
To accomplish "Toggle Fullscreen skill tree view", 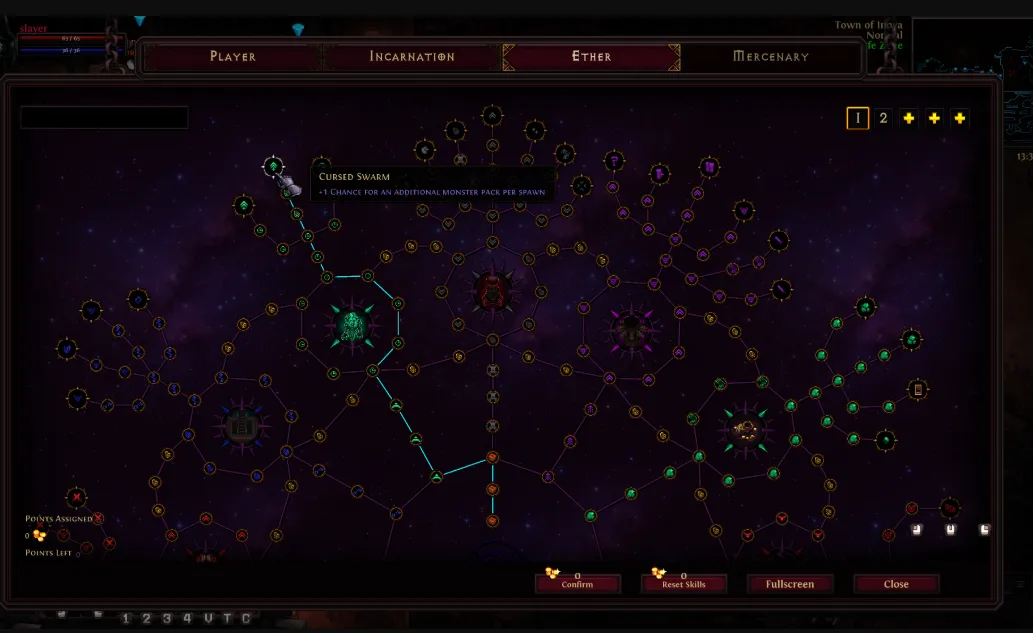I will point(790,584).
